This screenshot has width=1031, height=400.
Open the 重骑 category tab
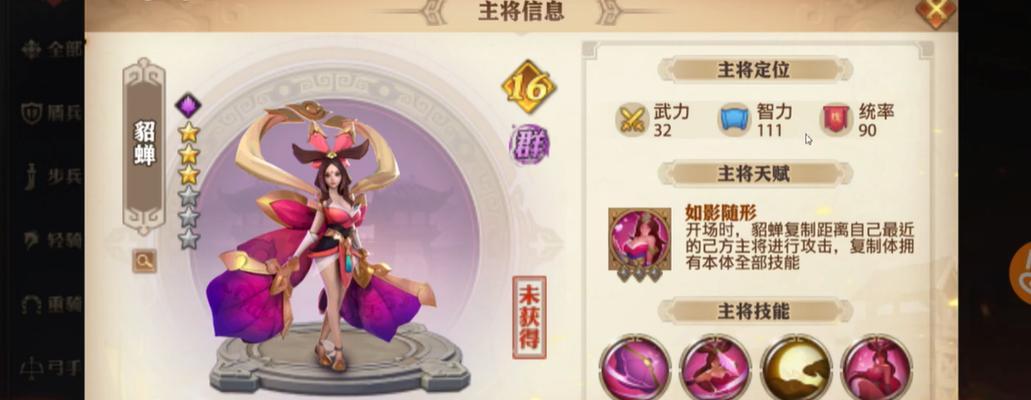point(49,304)
